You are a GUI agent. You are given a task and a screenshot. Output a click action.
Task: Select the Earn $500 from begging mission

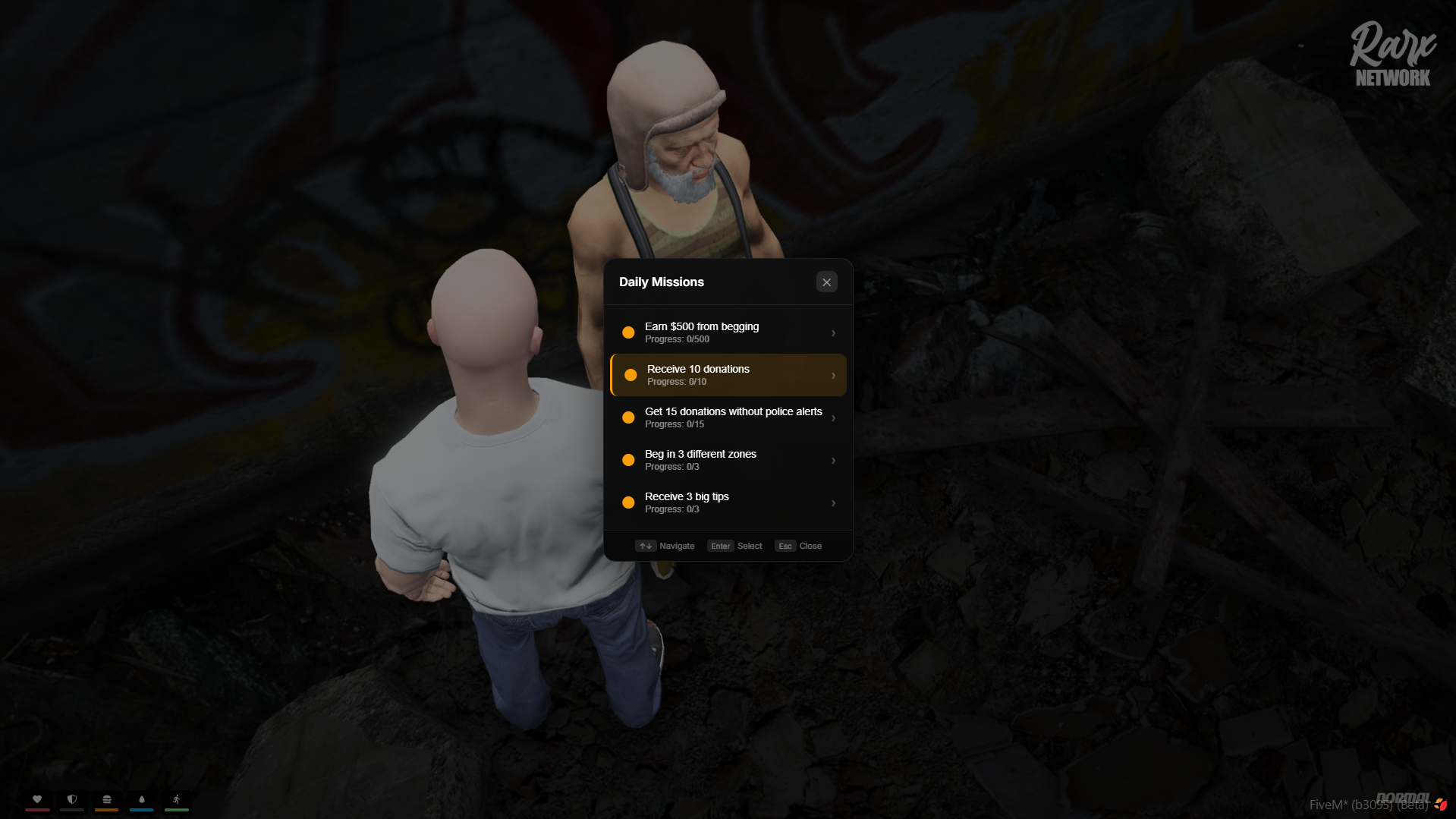pos(728,332)
